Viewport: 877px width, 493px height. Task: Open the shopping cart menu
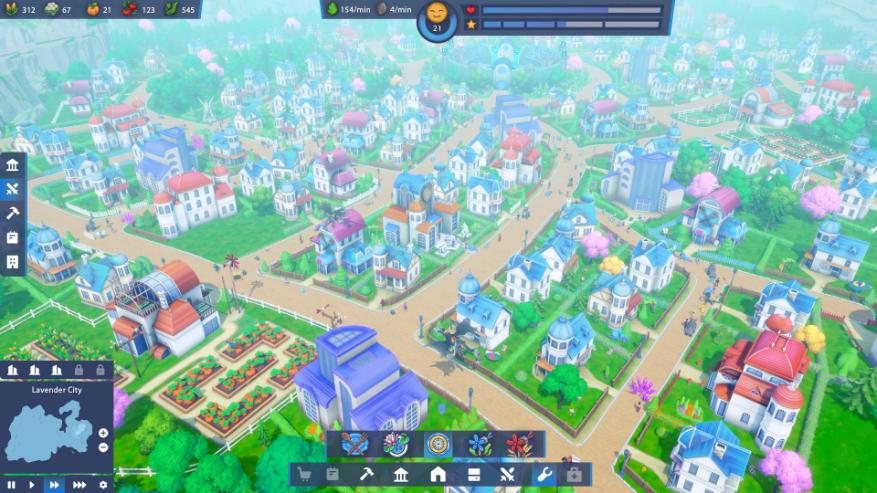[x=305, y=475]
